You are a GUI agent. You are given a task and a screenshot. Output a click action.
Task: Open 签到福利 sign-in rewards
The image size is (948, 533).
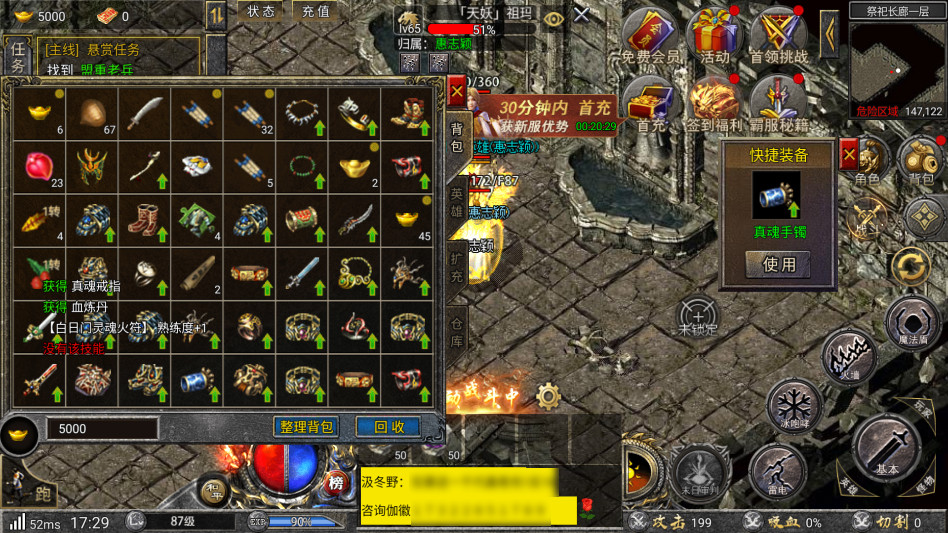coord(714,105)
